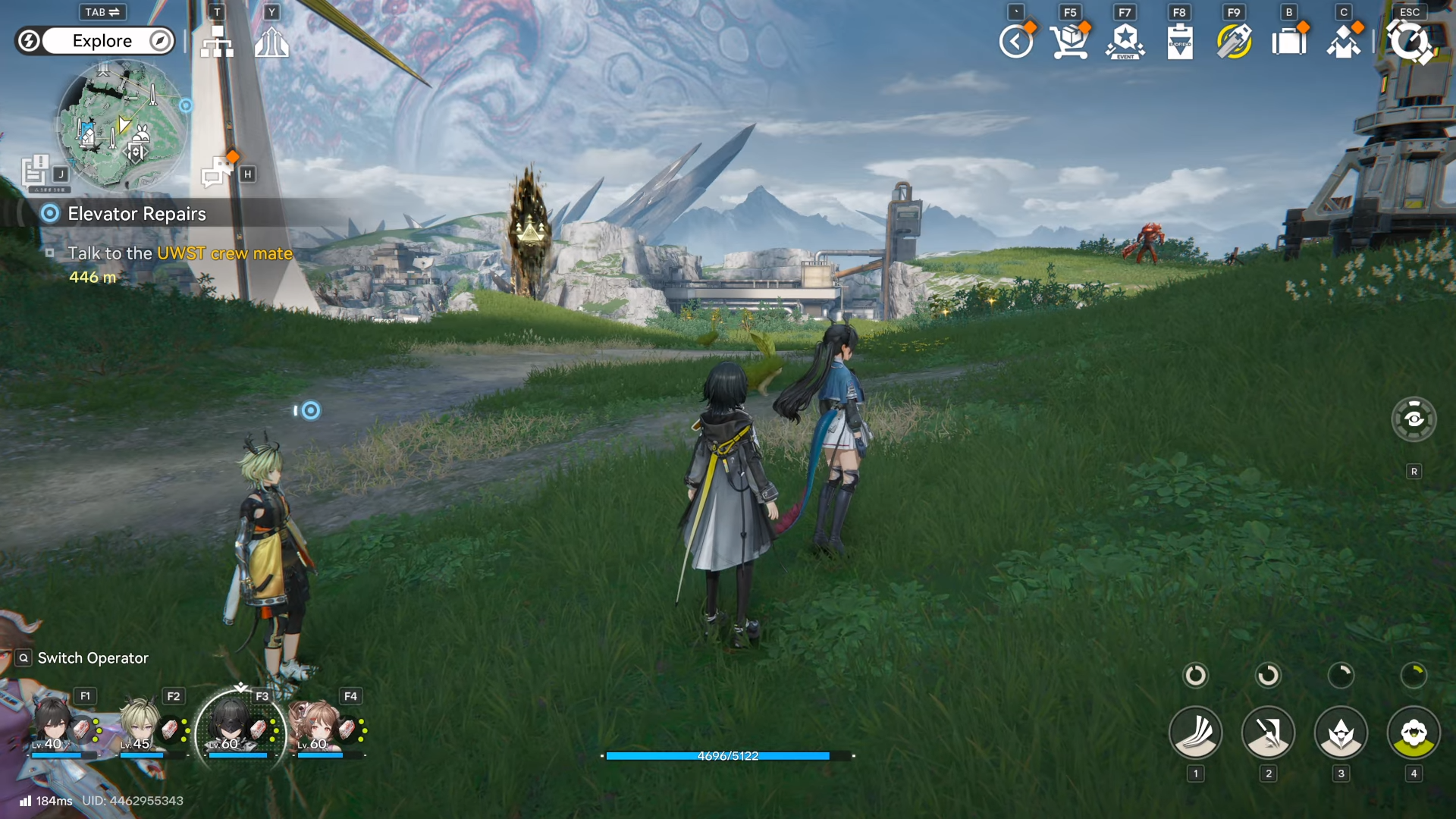Click the camera eye view button
The image size is (1456, 819).
(1414, 419)
